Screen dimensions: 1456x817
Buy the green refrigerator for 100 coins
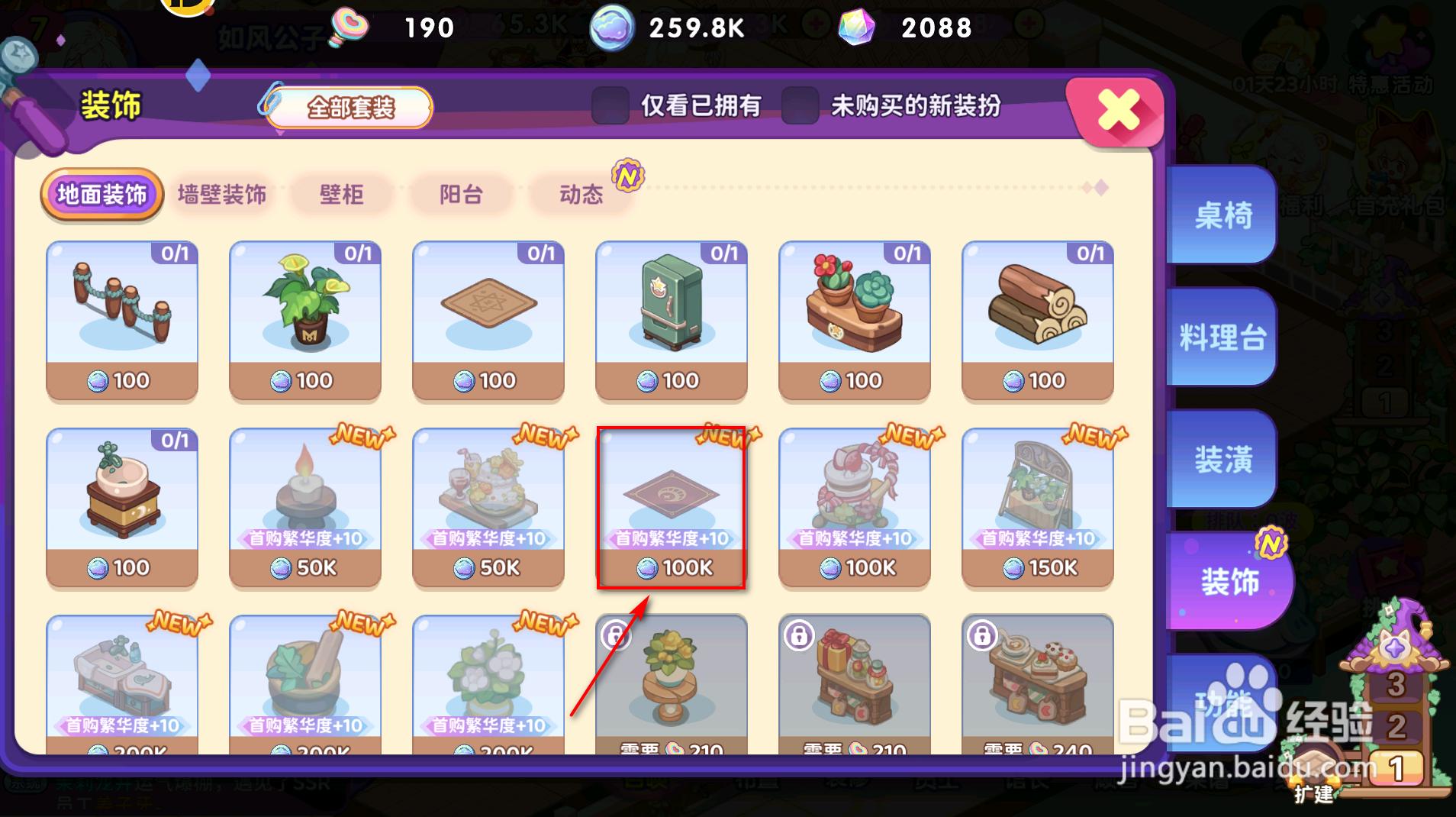tap(670, 321)
